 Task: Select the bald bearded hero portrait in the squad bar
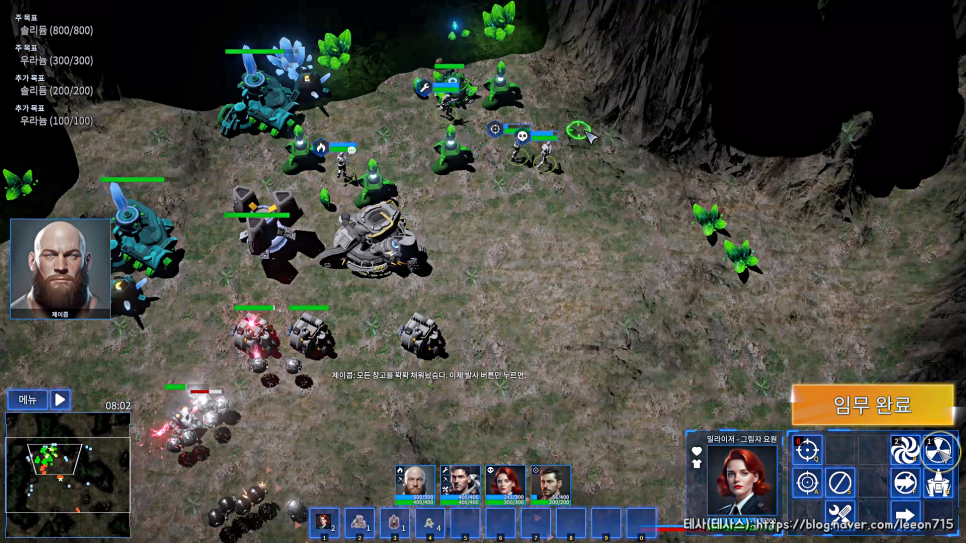(x=415, y=482)
